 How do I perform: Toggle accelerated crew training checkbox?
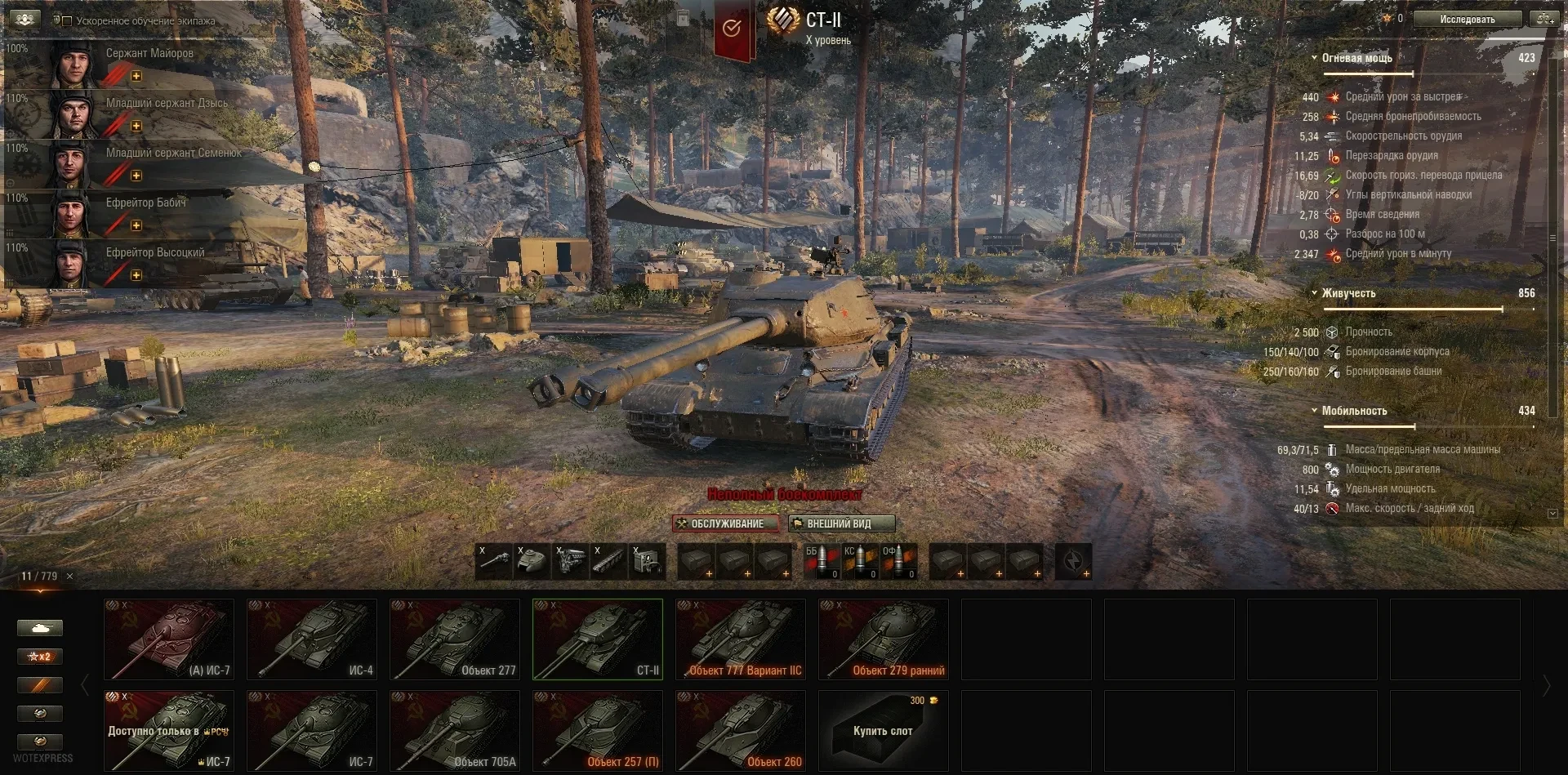pyautogui.click(x=67, y=21)
